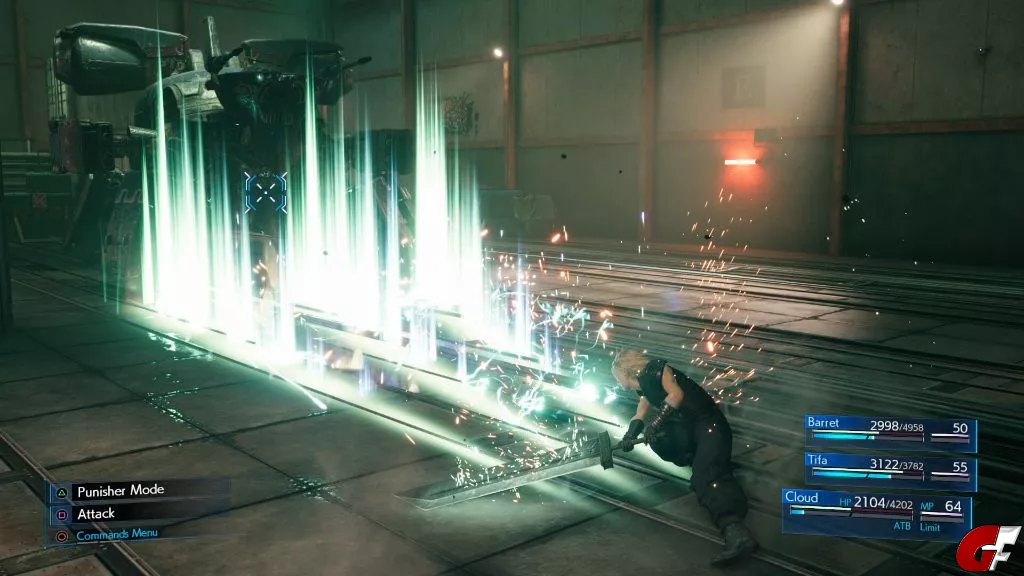Choose the Attack command
This screenshot has width=1024, height=576.
click(x=96, y=513)
